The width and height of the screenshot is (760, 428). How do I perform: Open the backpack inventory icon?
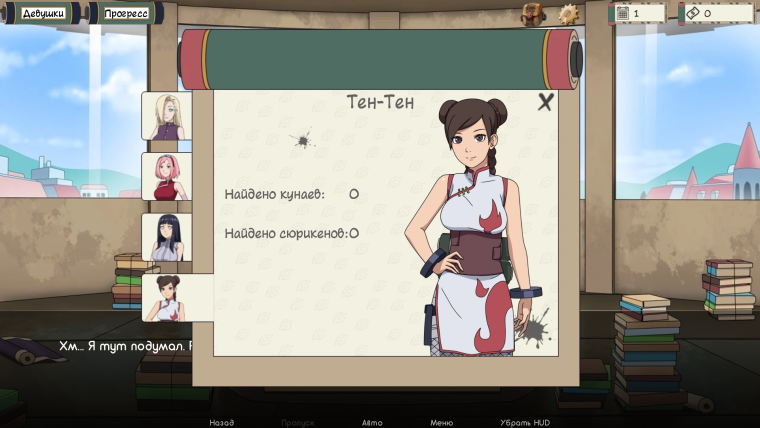pos(532,13)
